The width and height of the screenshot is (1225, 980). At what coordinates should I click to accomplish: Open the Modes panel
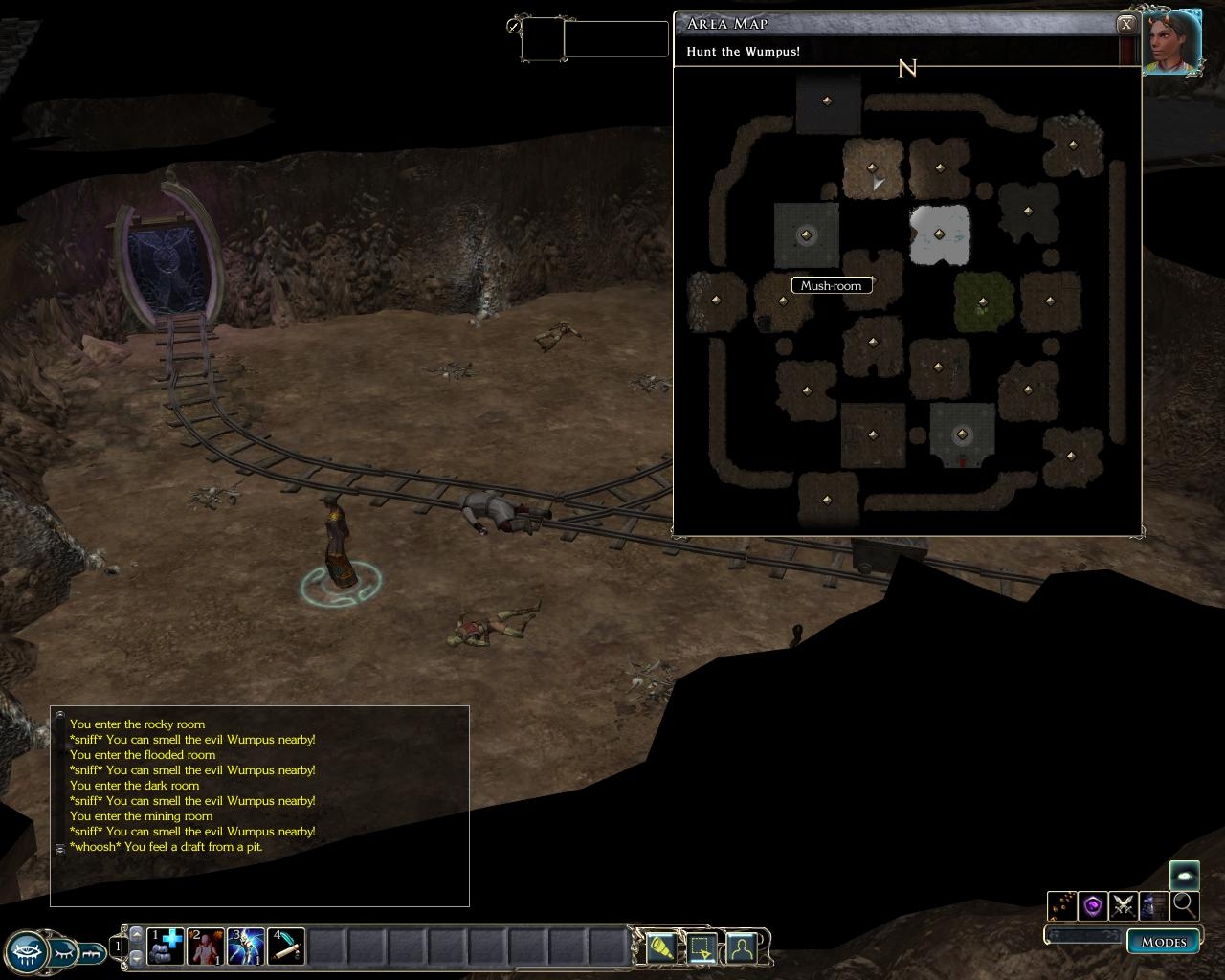pos(1163,942)
